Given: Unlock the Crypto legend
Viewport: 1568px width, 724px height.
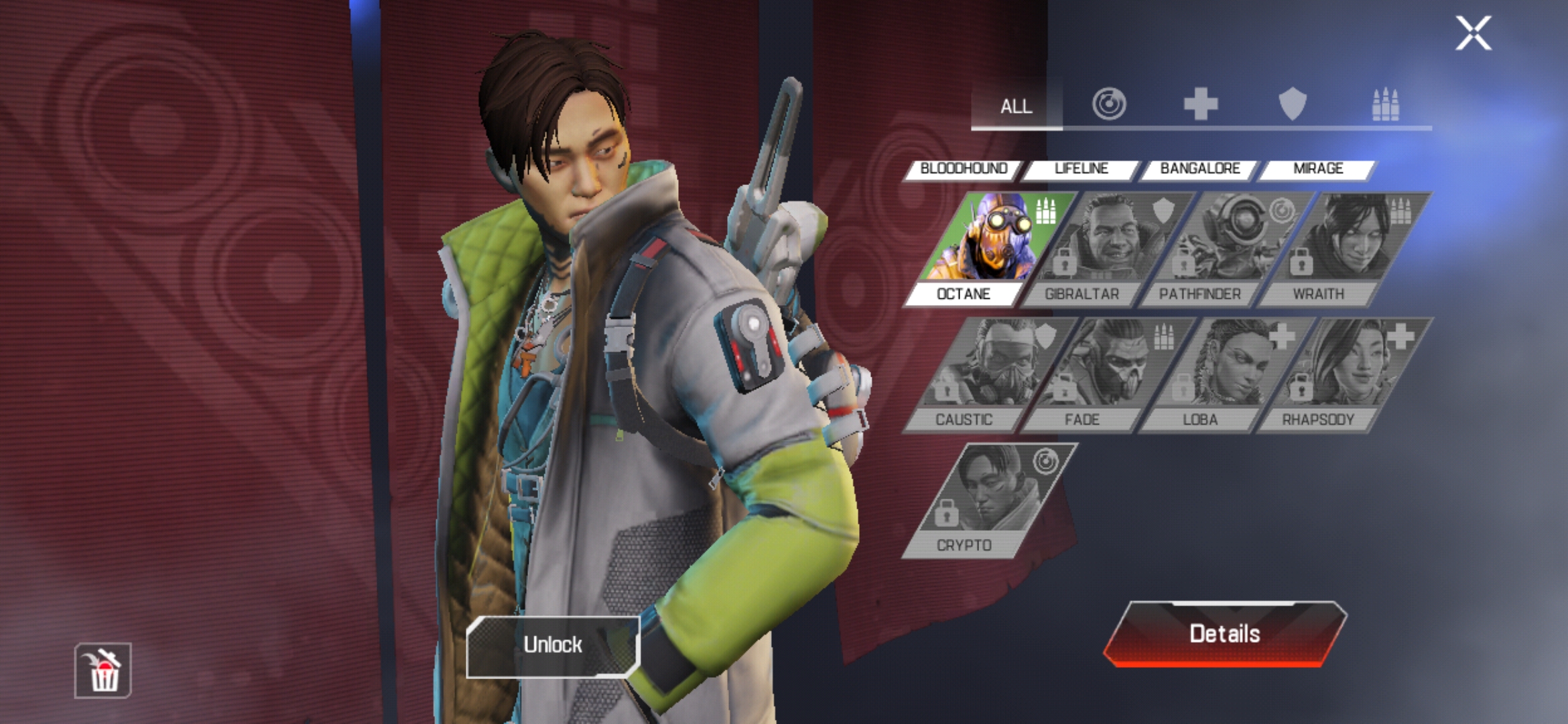Looking at the screenshot, I should [553, 645].
